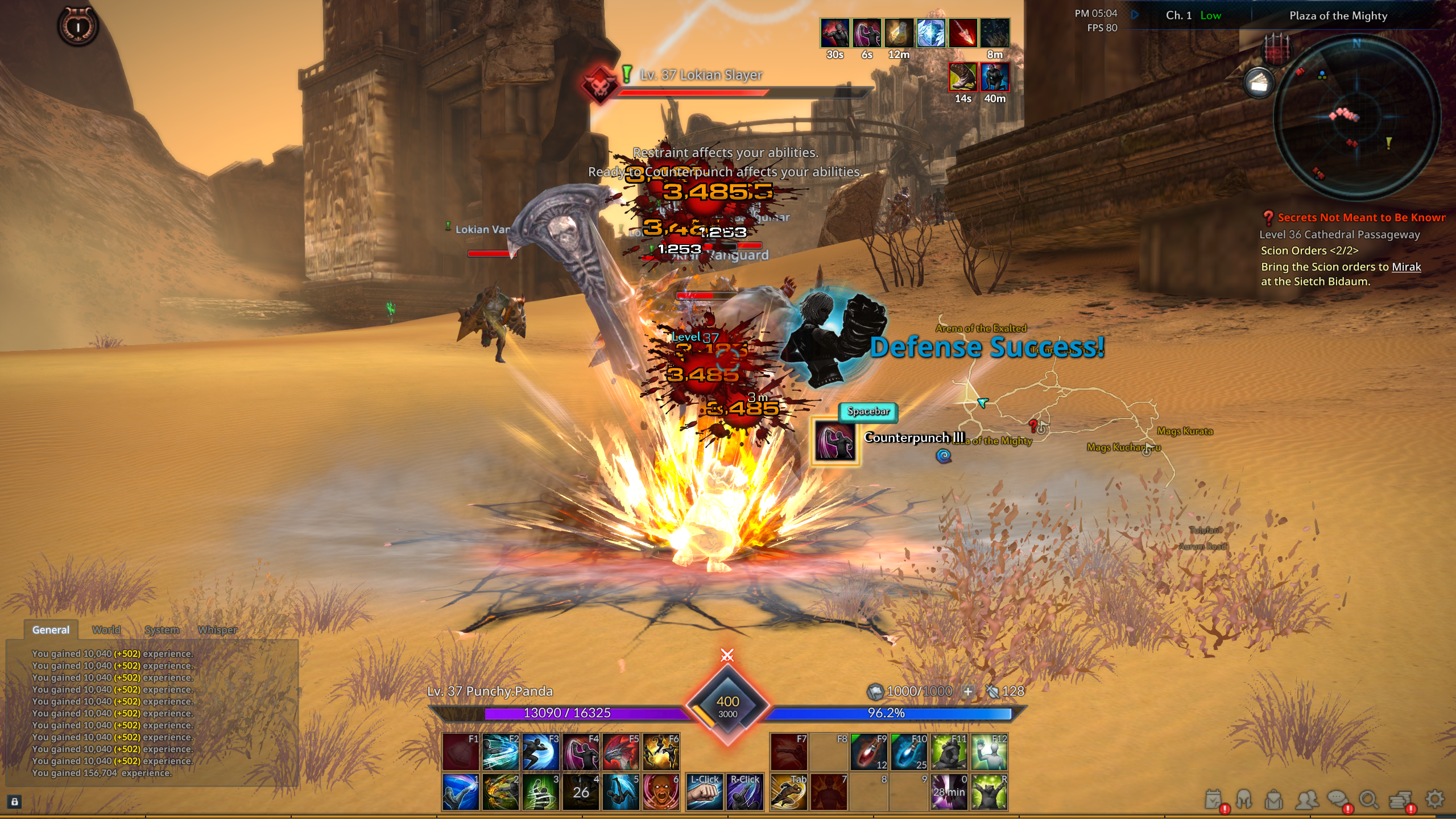
Task: Open the magnifying glass search icon
Action: coord(1369,800)
